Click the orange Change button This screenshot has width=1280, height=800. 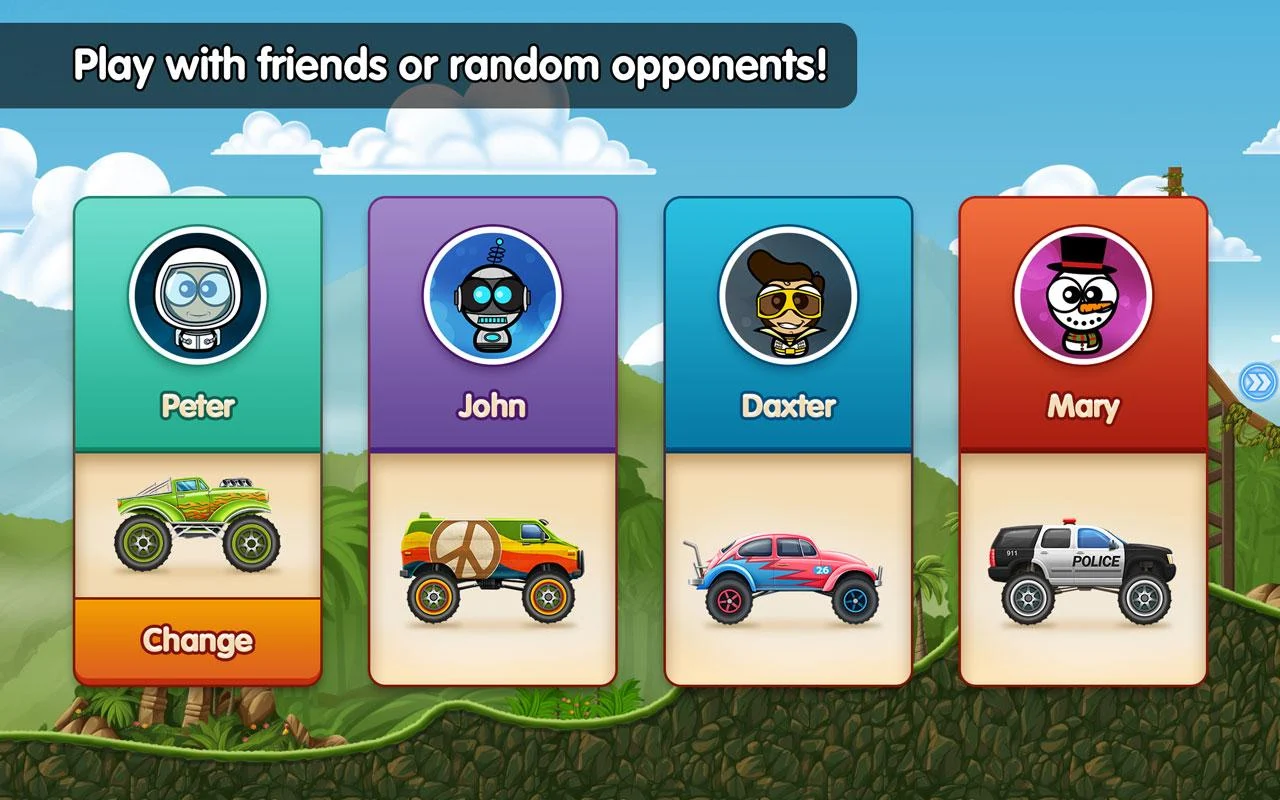point(198,640)
